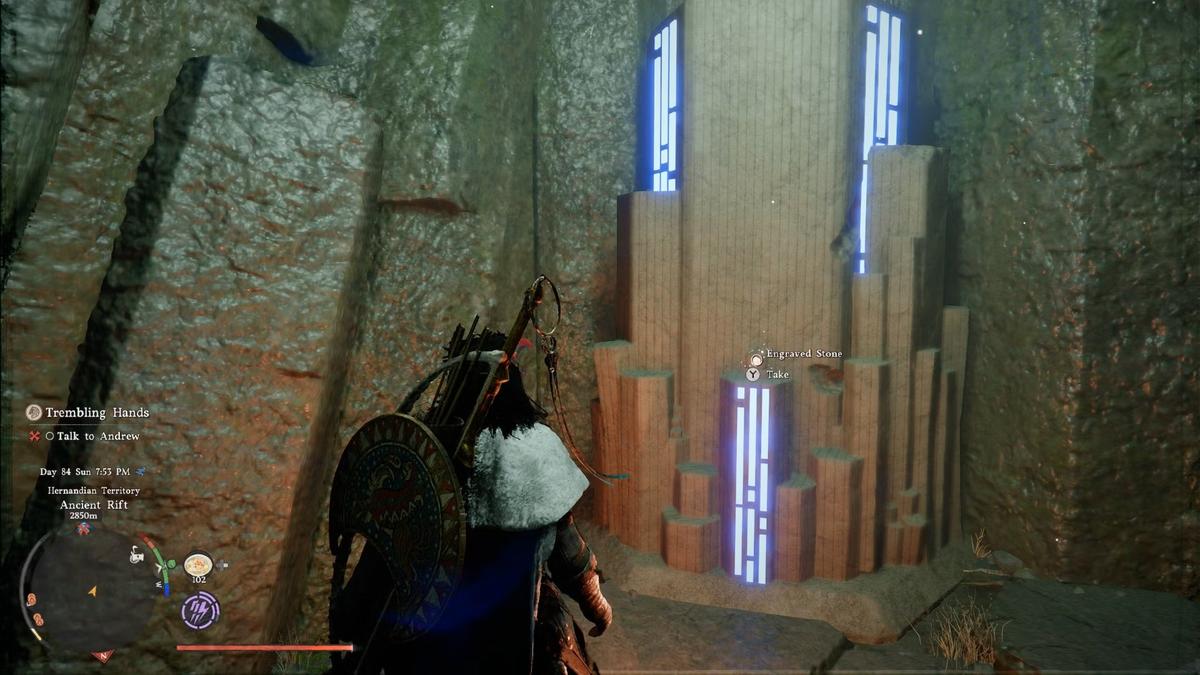The height and width of the screenshot is (675, 1200).
Task: Click the red quest marker above the minimap
Action: tap(83, 527)
